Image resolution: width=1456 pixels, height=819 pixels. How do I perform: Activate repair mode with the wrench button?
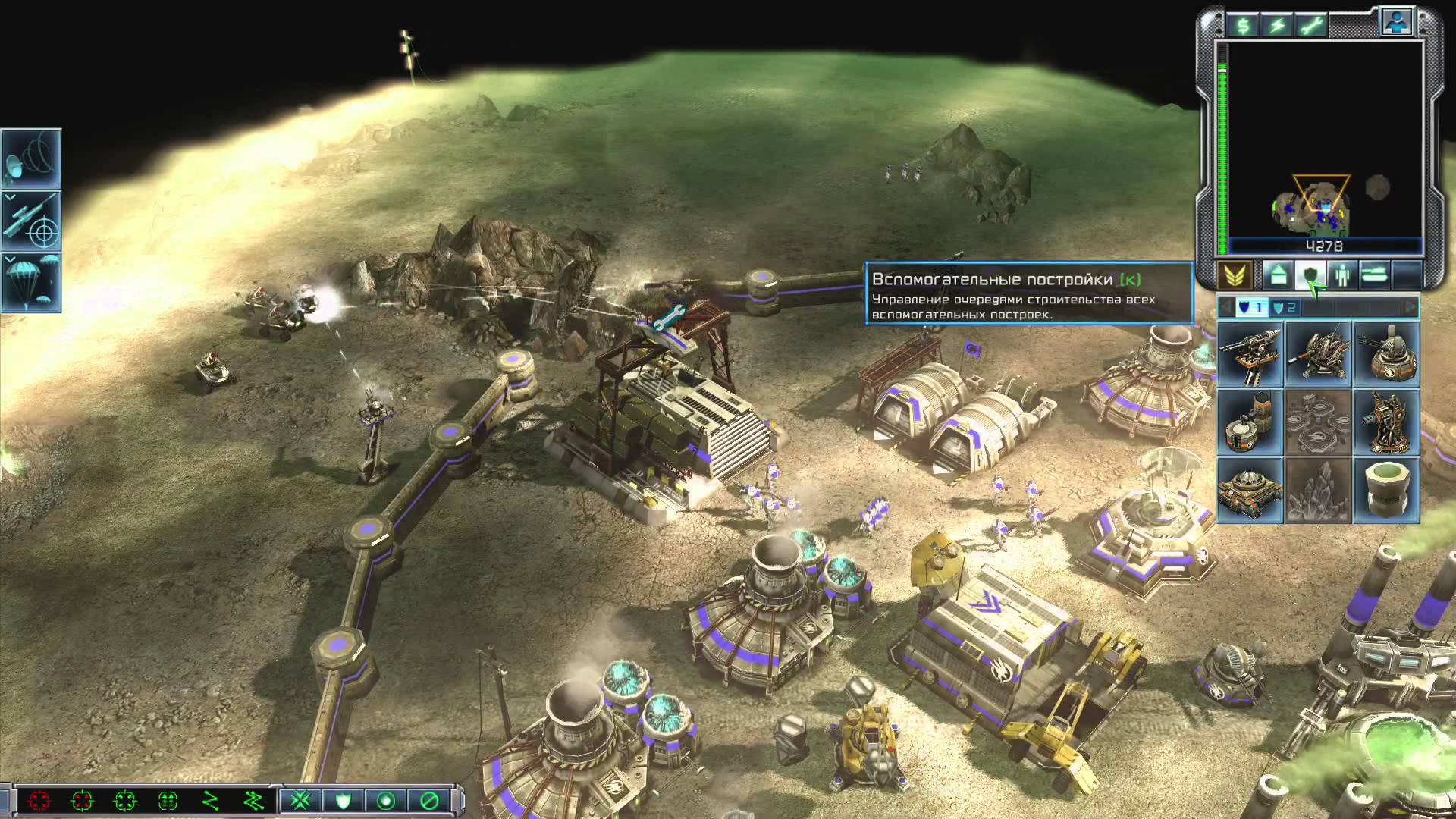pyautogui.click(x=1312, y=26)
